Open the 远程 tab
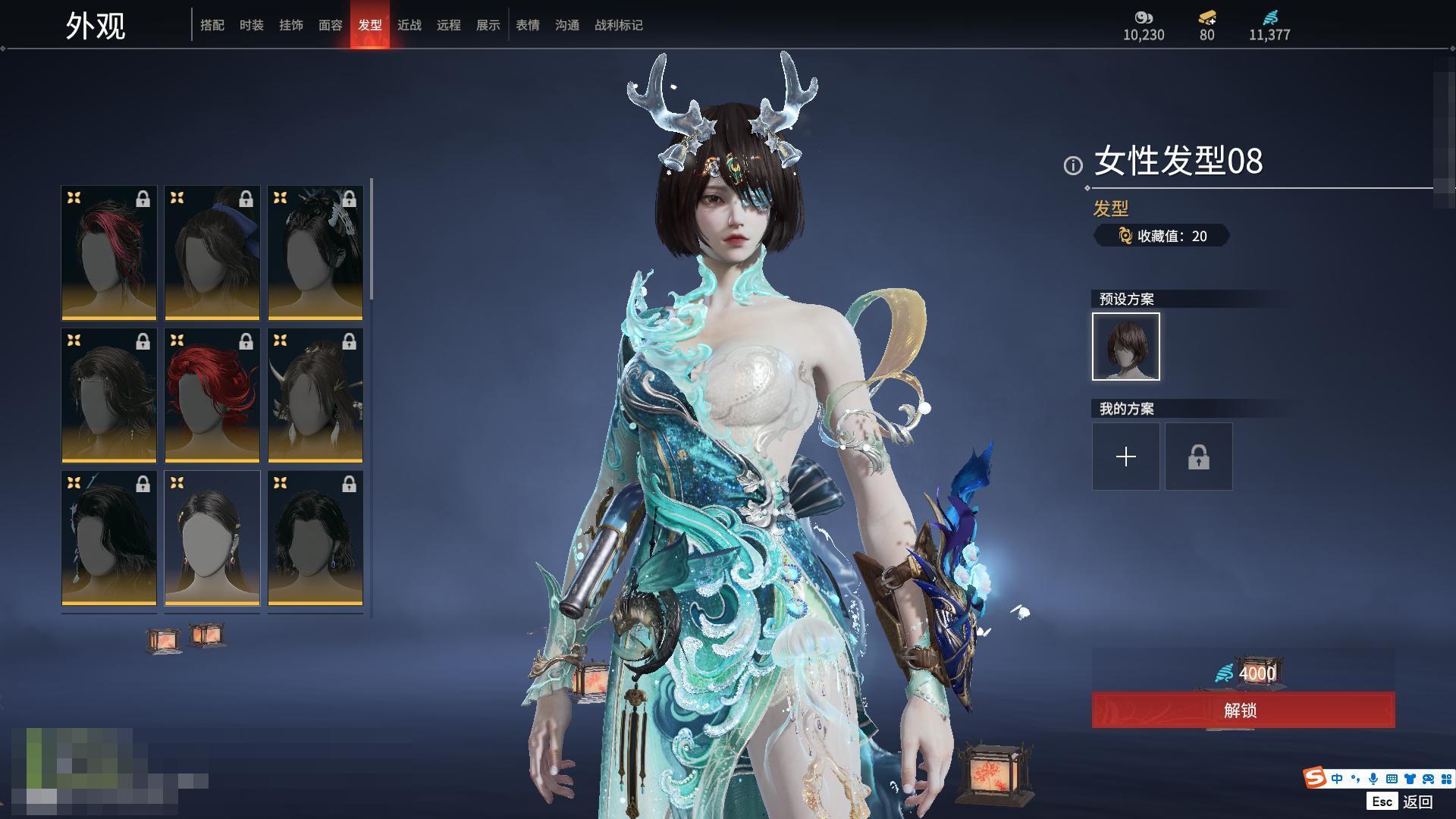The width and height of the screenshot is (1456, 819). tap(449, 25)
